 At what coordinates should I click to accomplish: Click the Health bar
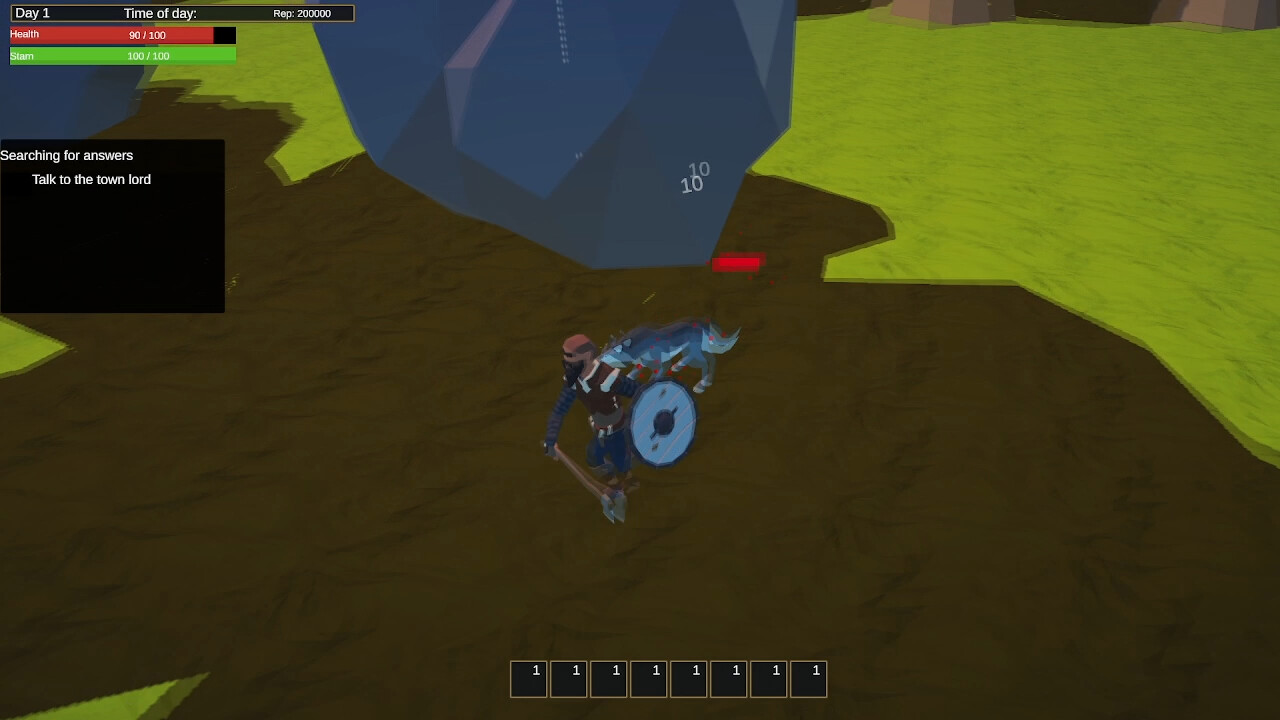118,34
